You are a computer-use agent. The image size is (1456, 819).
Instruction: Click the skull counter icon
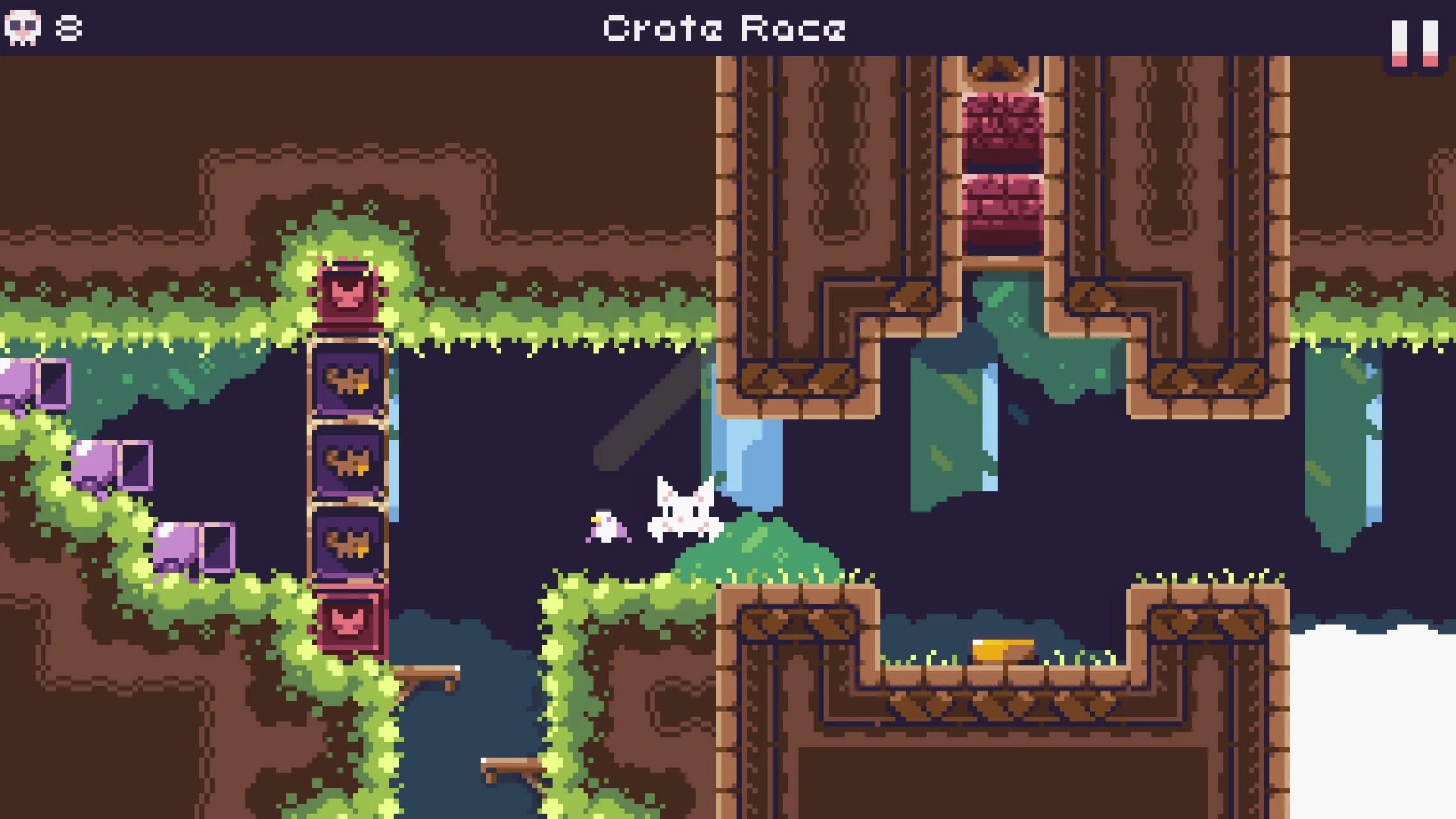[x=22, y=28]
